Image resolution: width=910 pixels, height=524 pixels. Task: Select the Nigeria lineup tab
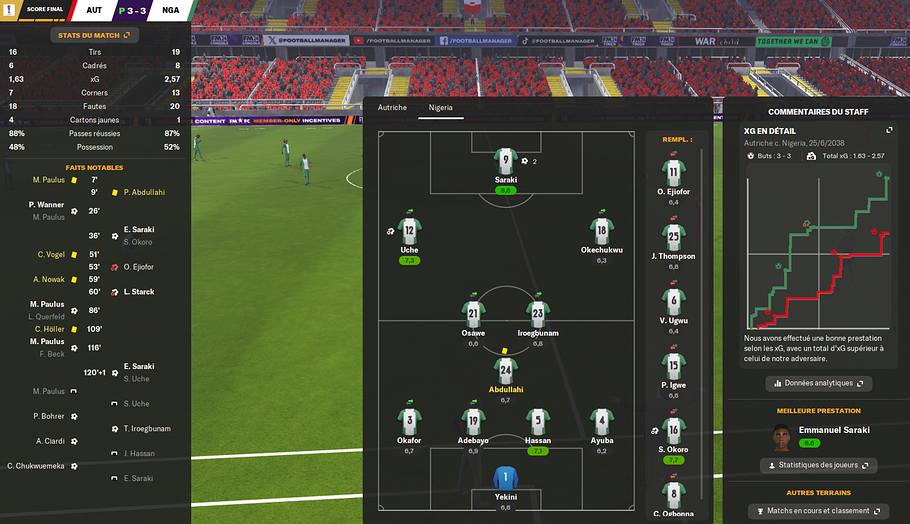[x=441, y=107]
